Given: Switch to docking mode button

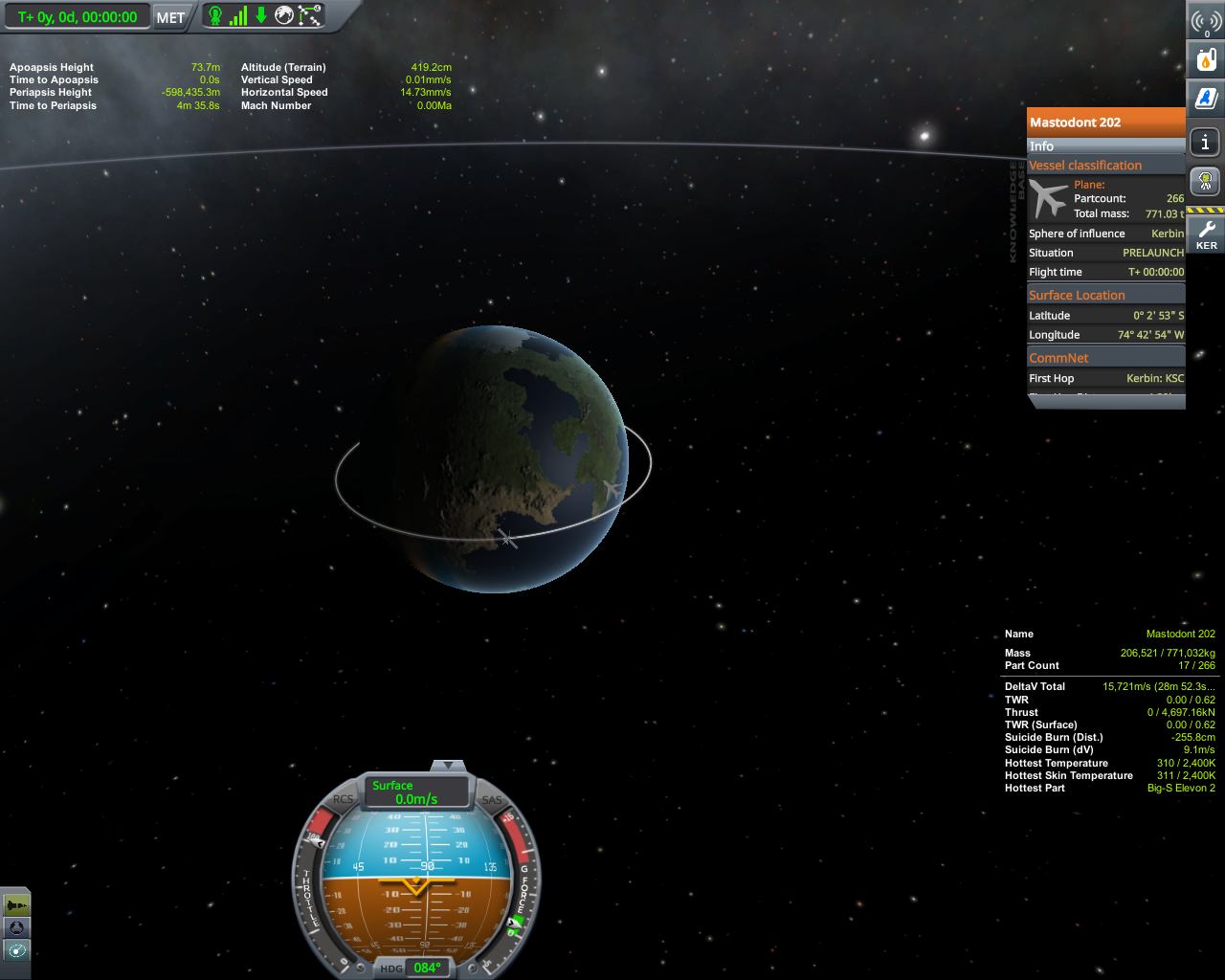Looking at the screenshot, I should click(16, 927).
